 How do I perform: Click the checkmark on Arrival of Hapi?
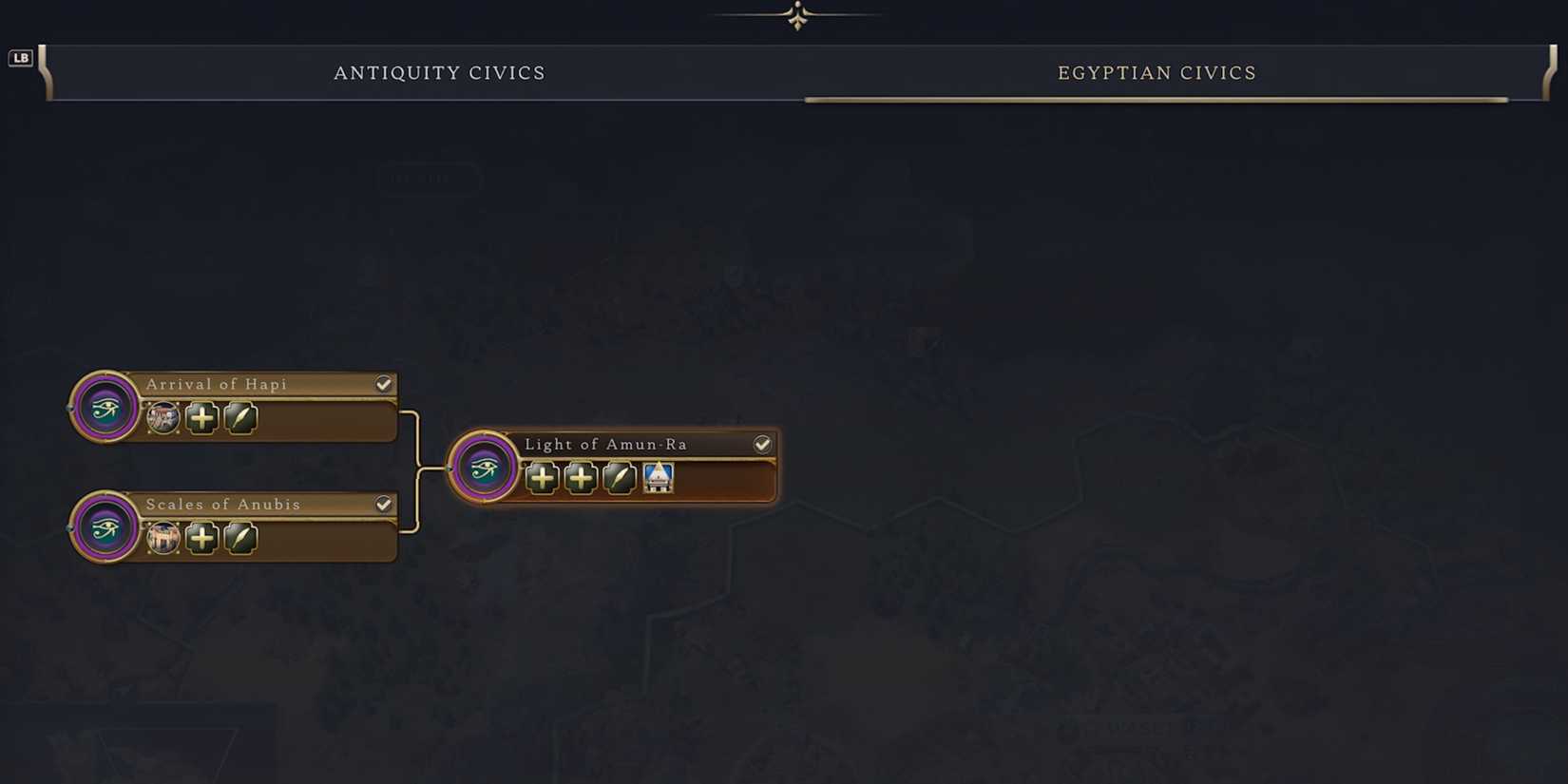(x=384, y=384)
